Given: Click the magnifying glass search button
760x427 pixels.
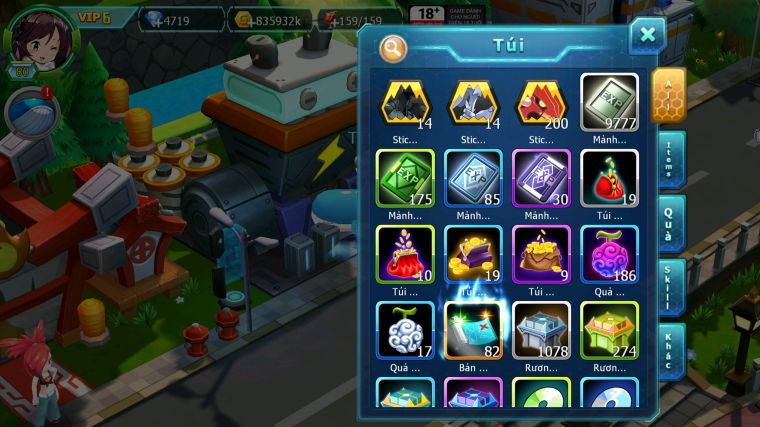Looking at the screenshot, I should (393, 46).
